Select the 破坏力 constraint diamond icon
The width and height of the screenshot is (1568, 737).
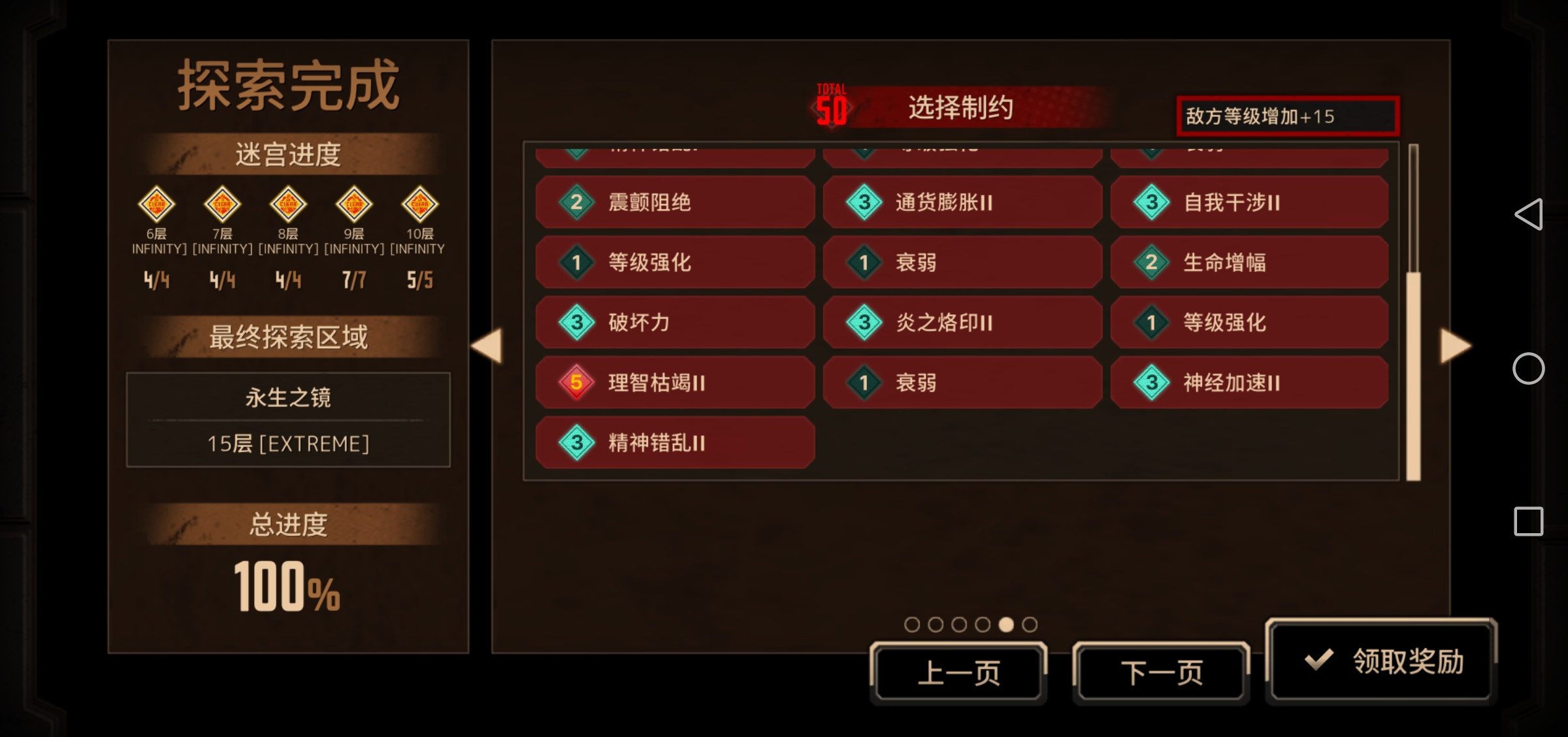pos(576,322)
